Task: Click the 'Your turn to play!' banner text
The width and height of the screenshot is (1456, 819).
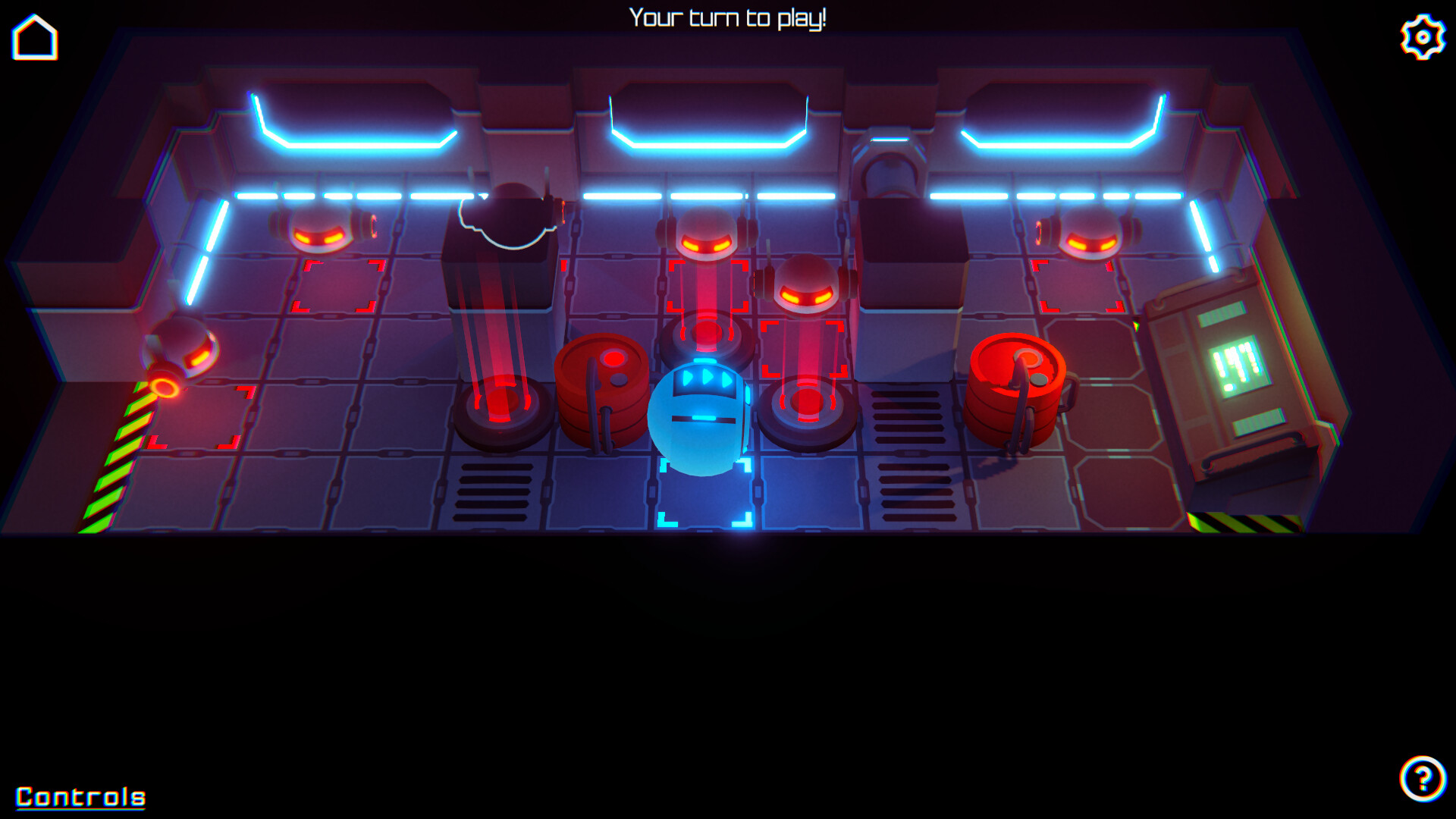Action: pyautogui.click(x=728, y=17)
